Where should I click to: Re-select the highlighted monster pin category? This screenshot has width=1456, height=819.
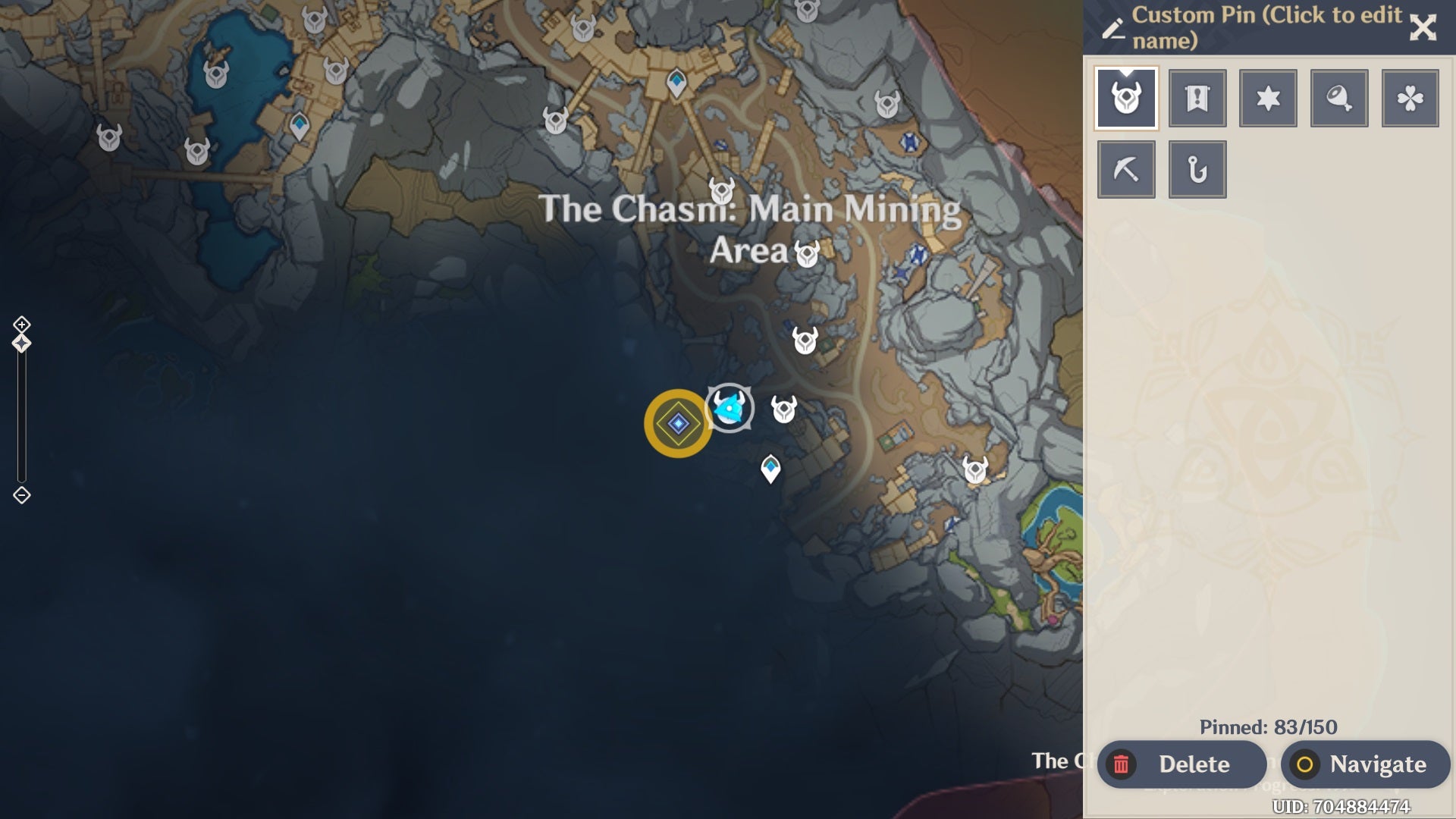click(1127, 97)
